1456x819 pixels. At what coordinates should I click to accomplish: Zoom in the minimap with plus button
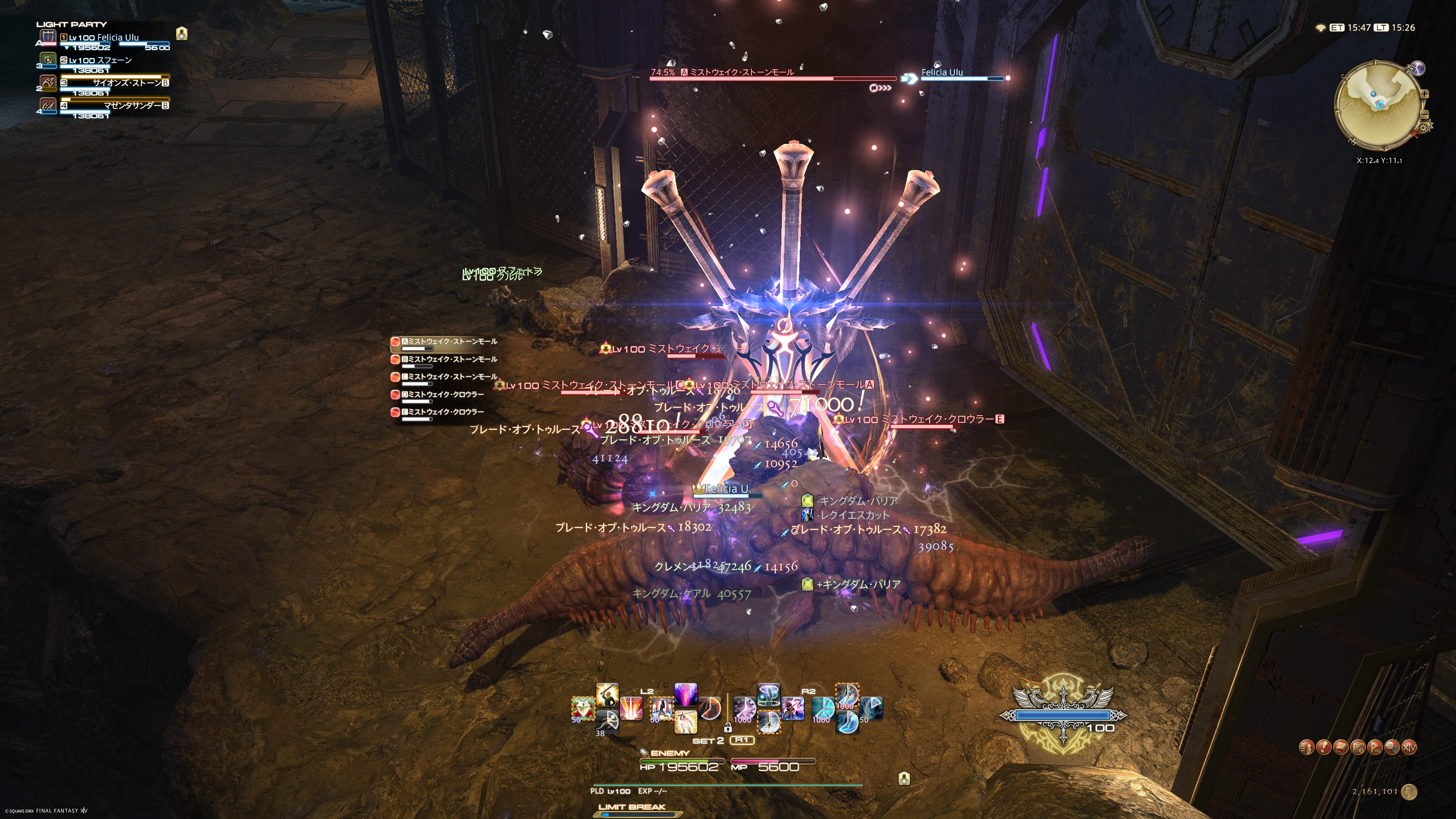pos(1425,94)
